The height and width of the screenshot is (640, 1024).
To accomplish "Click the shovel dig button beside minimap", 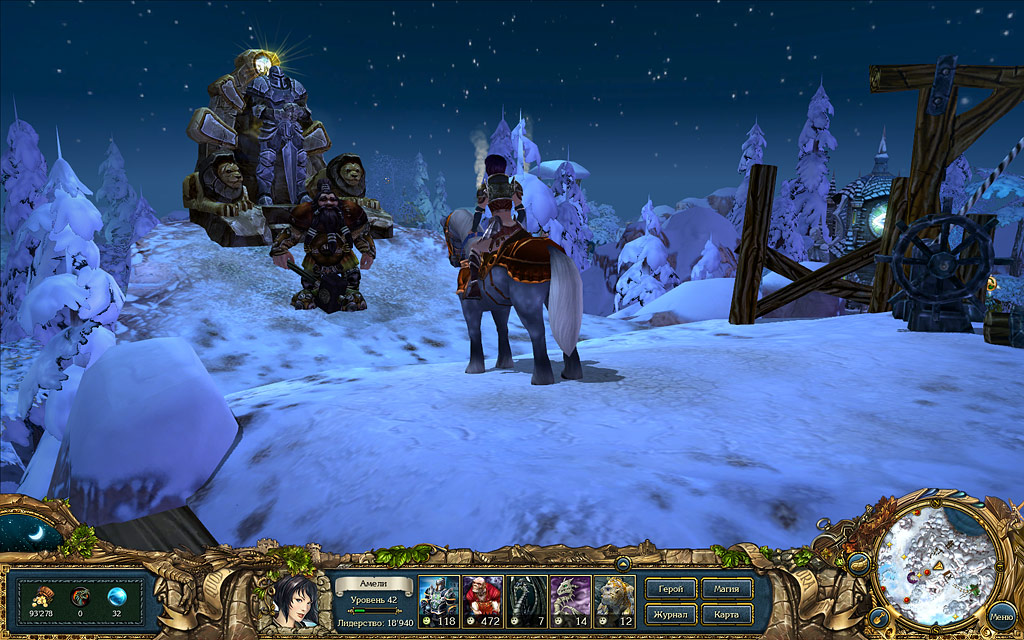I will (880, 617).
